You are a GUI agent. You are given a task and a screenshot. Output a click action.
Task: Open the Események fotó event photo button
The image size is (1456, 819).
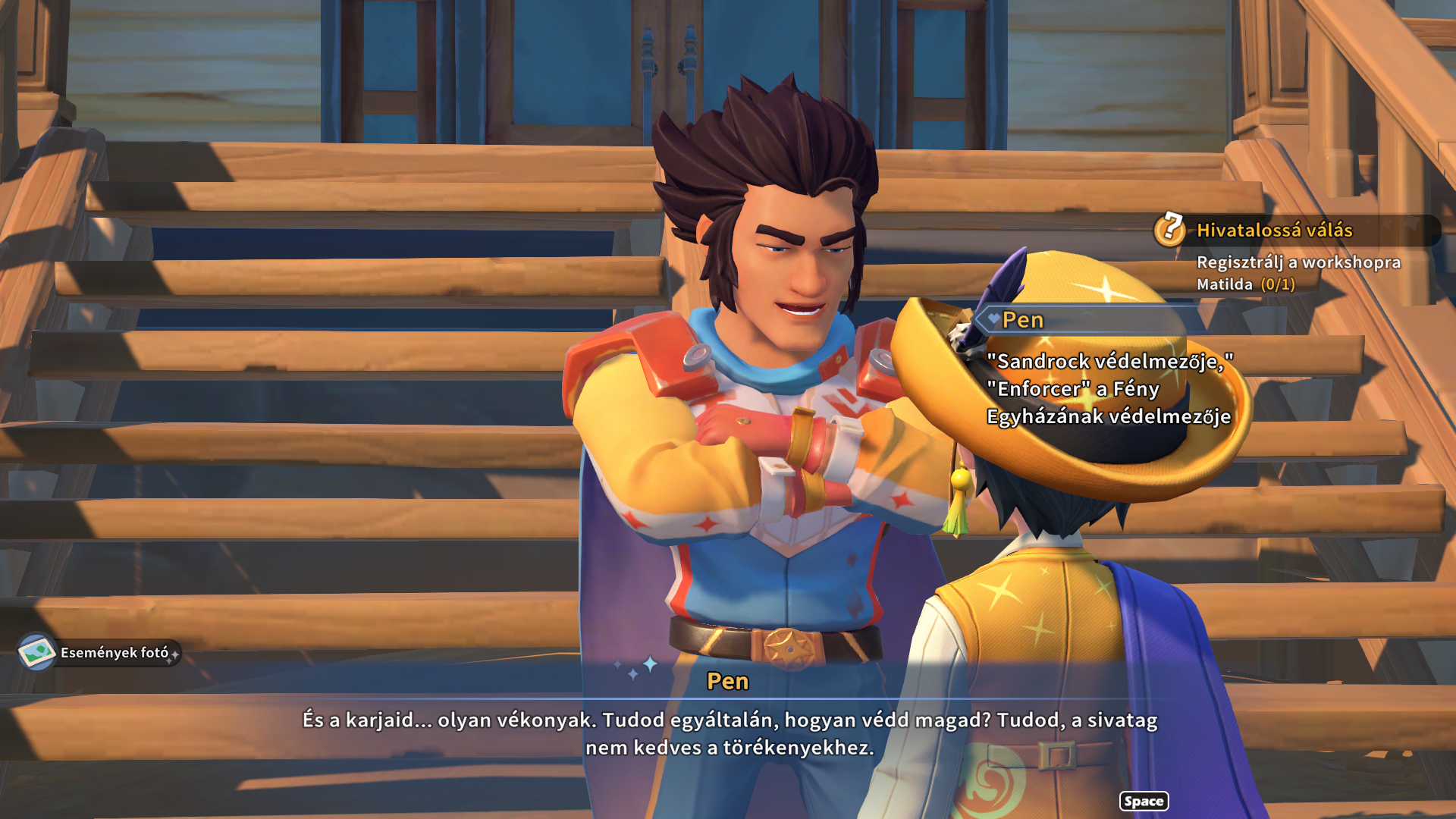pos(99,652)
